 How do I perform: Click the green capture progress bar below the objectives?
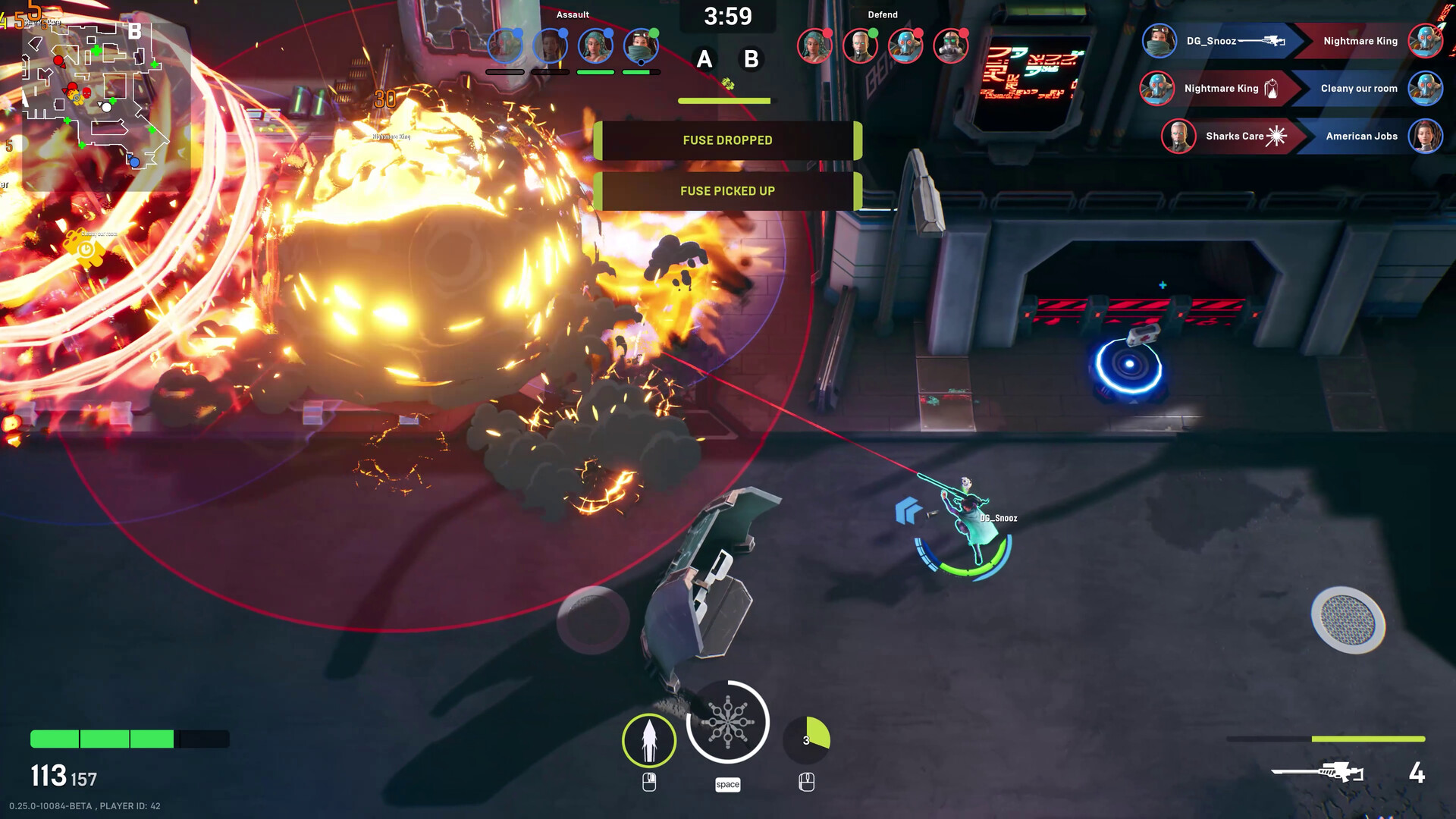[x=725, y=100]
